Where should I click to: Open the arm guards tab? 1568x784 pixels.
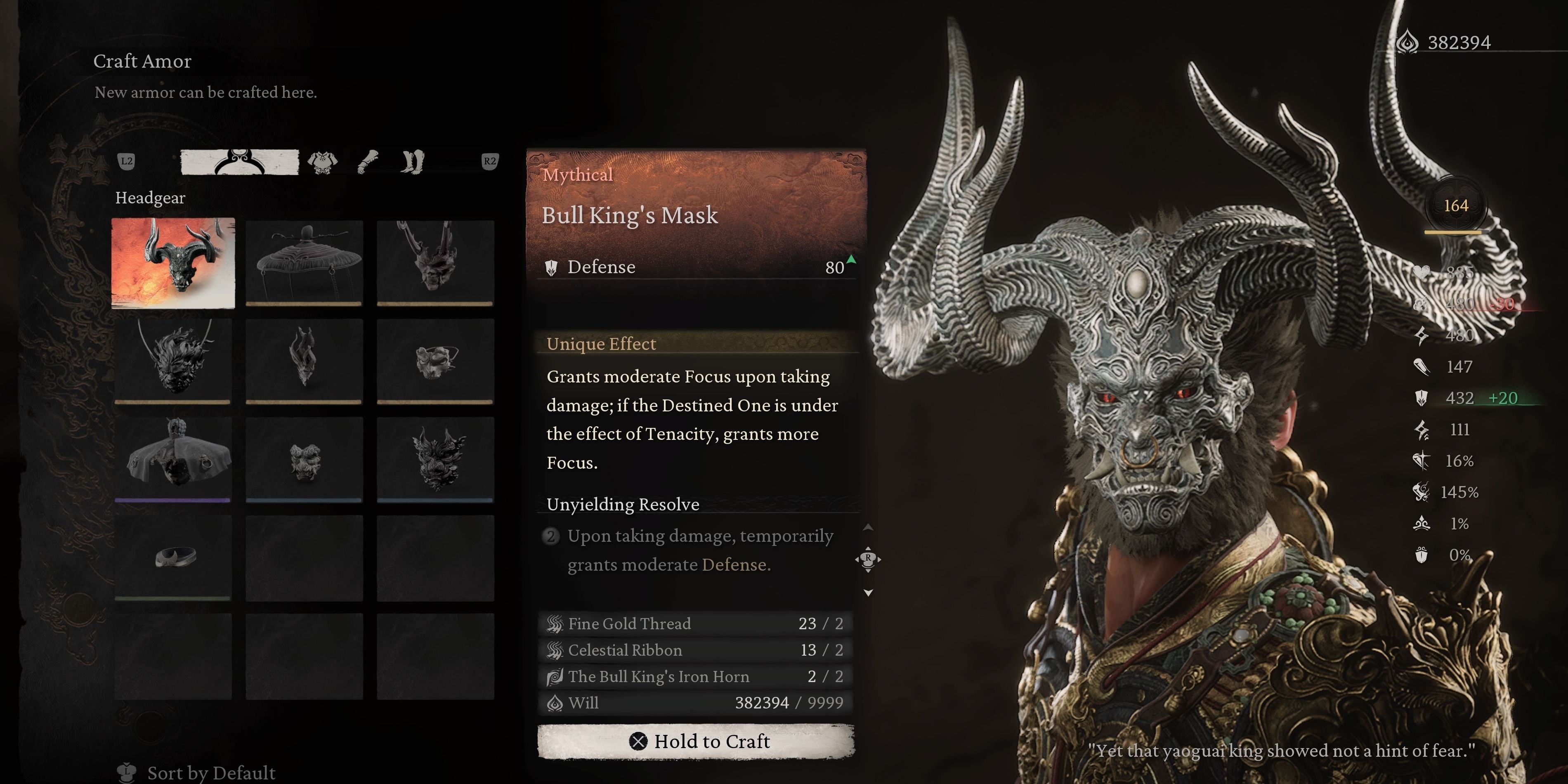click(368, 162)
